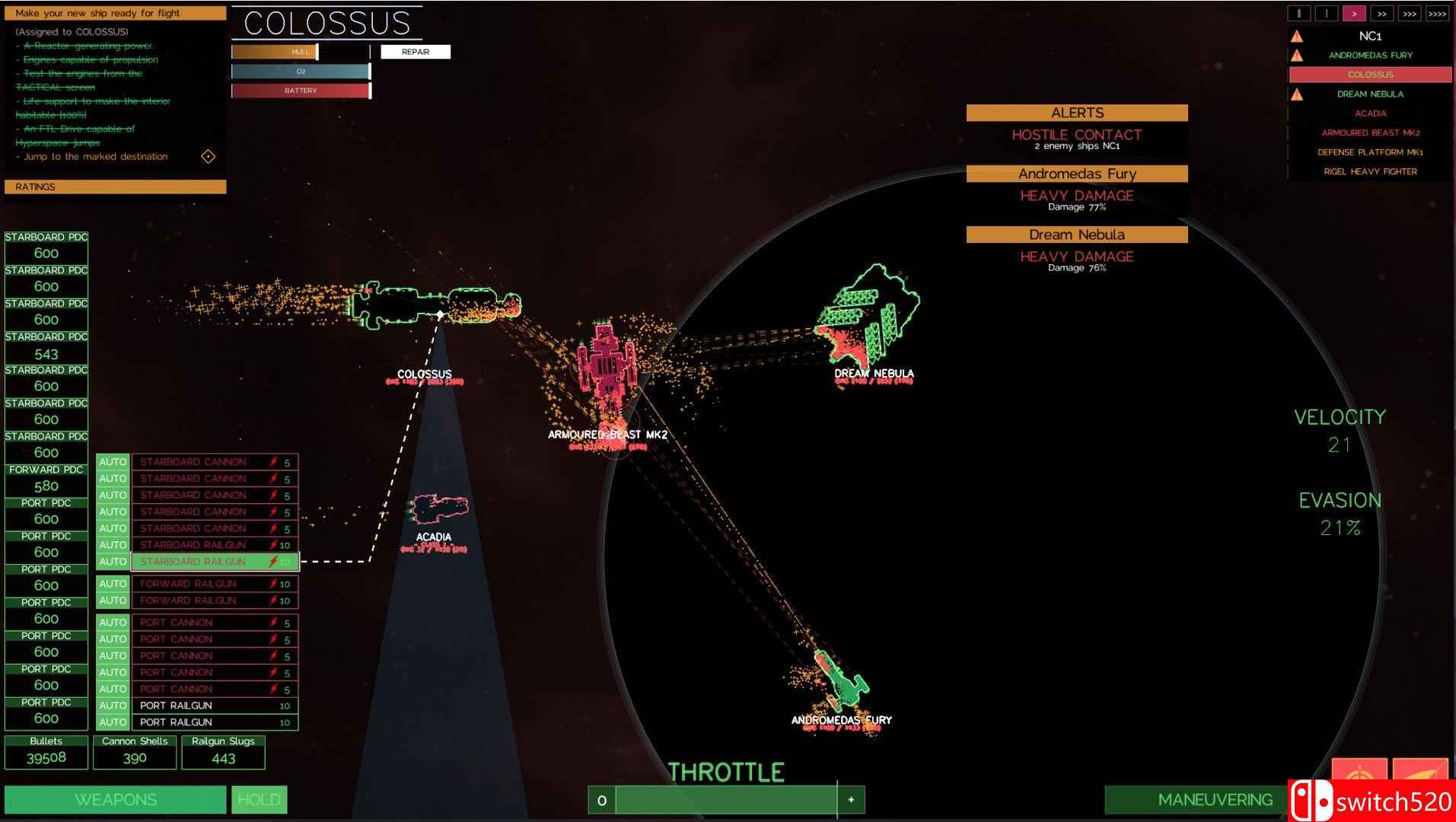Adjust the throttle slider bar

(x=726, y=800)
